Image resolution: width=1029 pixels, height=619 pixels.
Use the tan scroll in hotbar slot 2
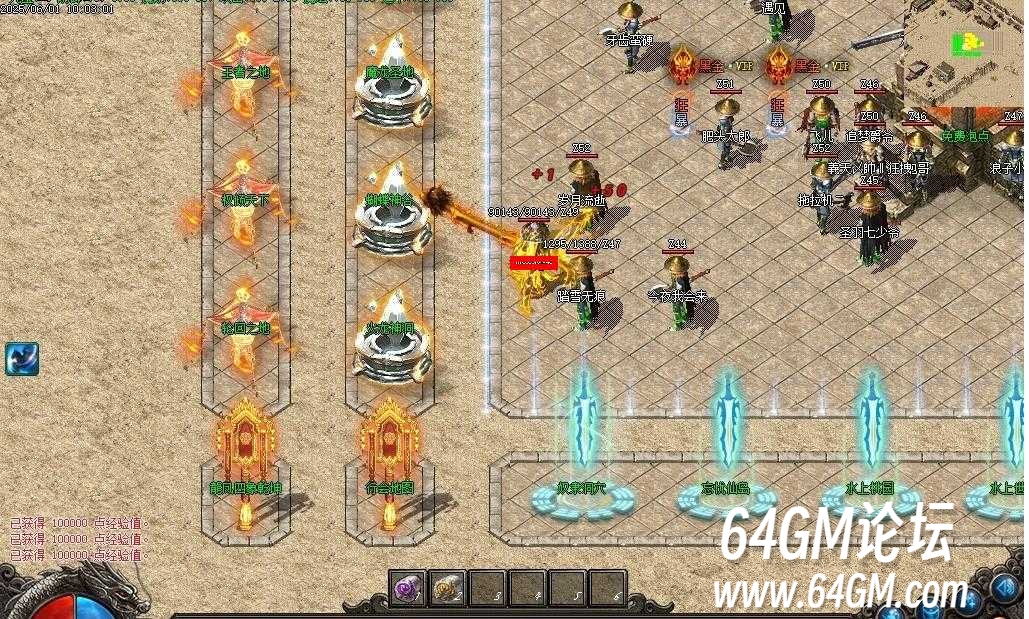pos(447,588)
